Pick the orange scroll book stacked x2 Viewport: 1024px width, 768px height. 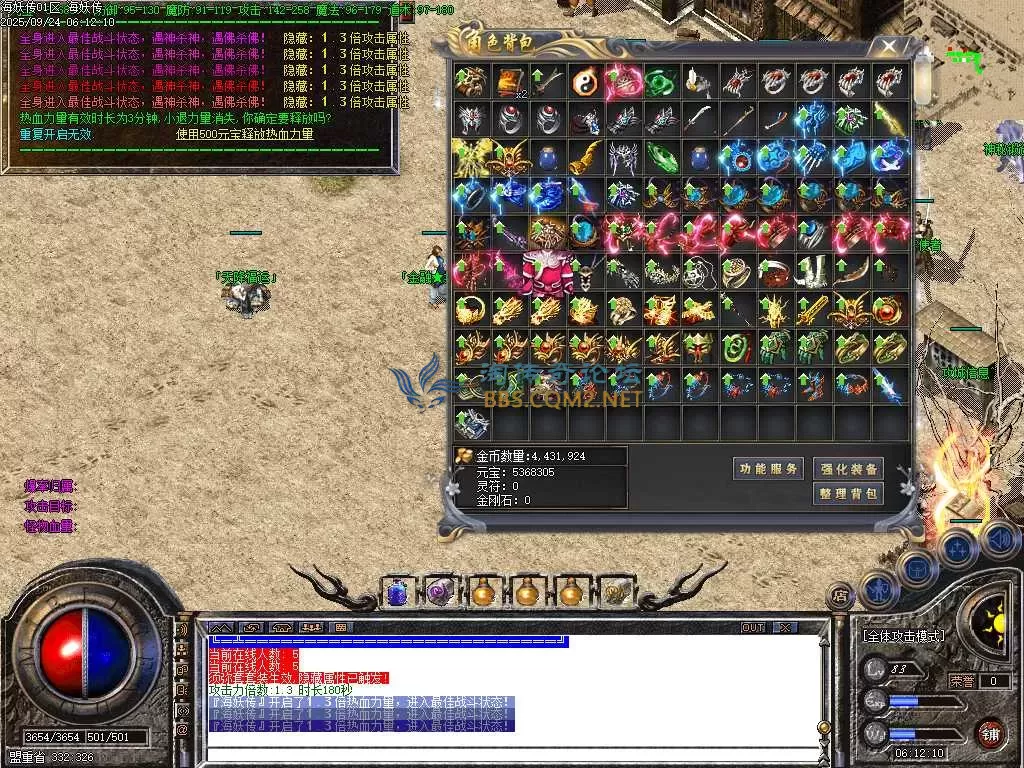[510, 81]
